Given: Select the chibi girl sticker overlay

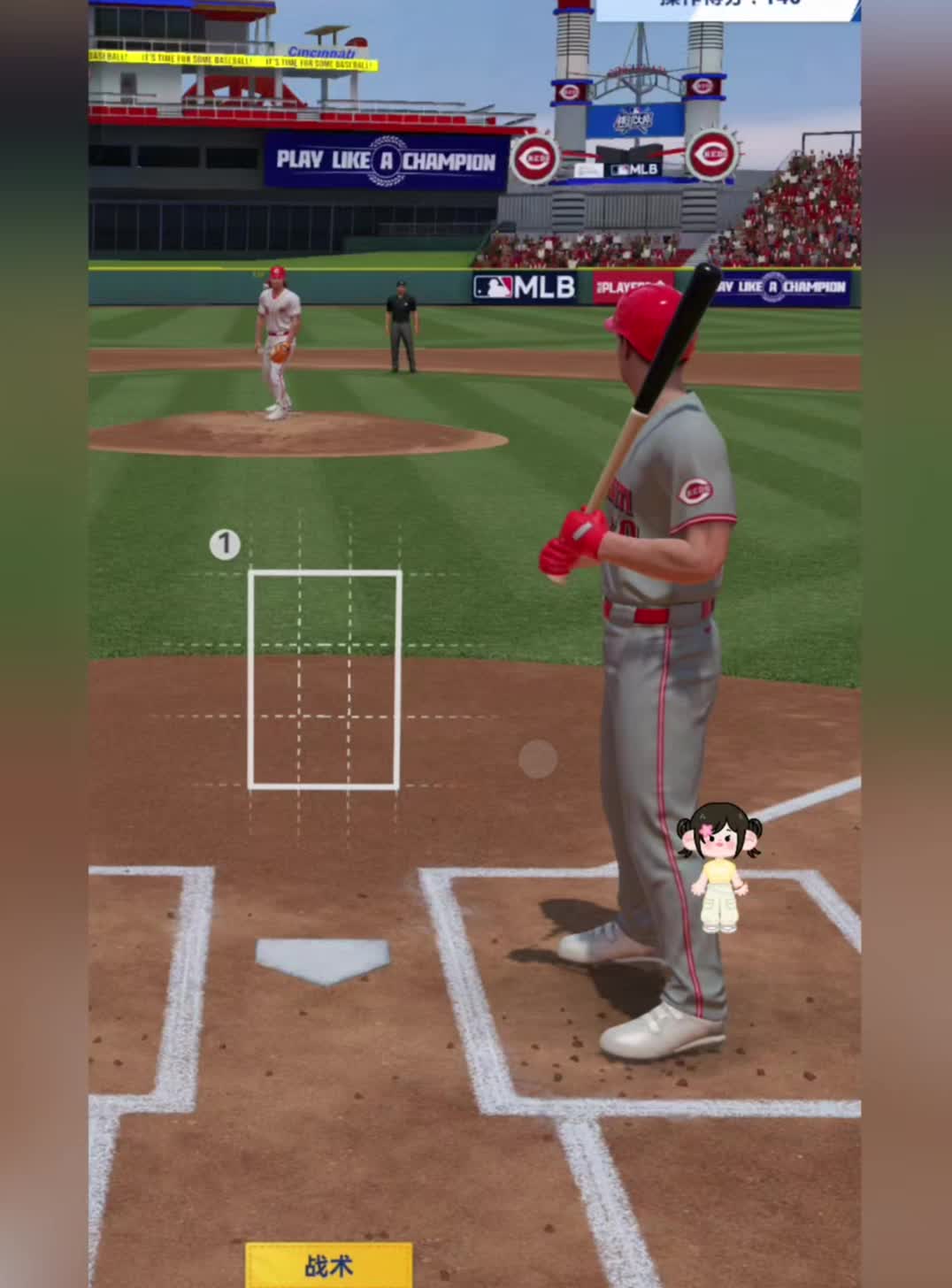Looking at the screenshot, I should click(719, 867).
